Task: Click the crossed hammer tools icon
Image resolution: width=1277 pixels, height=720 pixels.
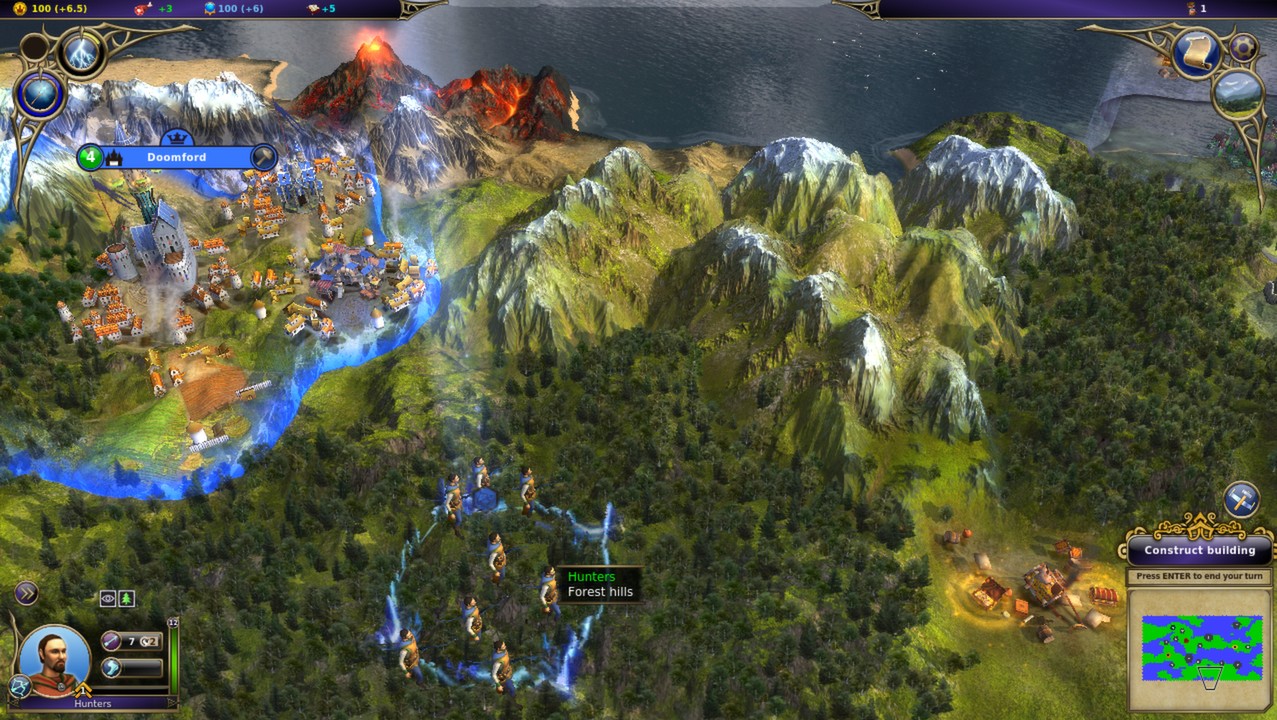Action: tap(1241, 500)
